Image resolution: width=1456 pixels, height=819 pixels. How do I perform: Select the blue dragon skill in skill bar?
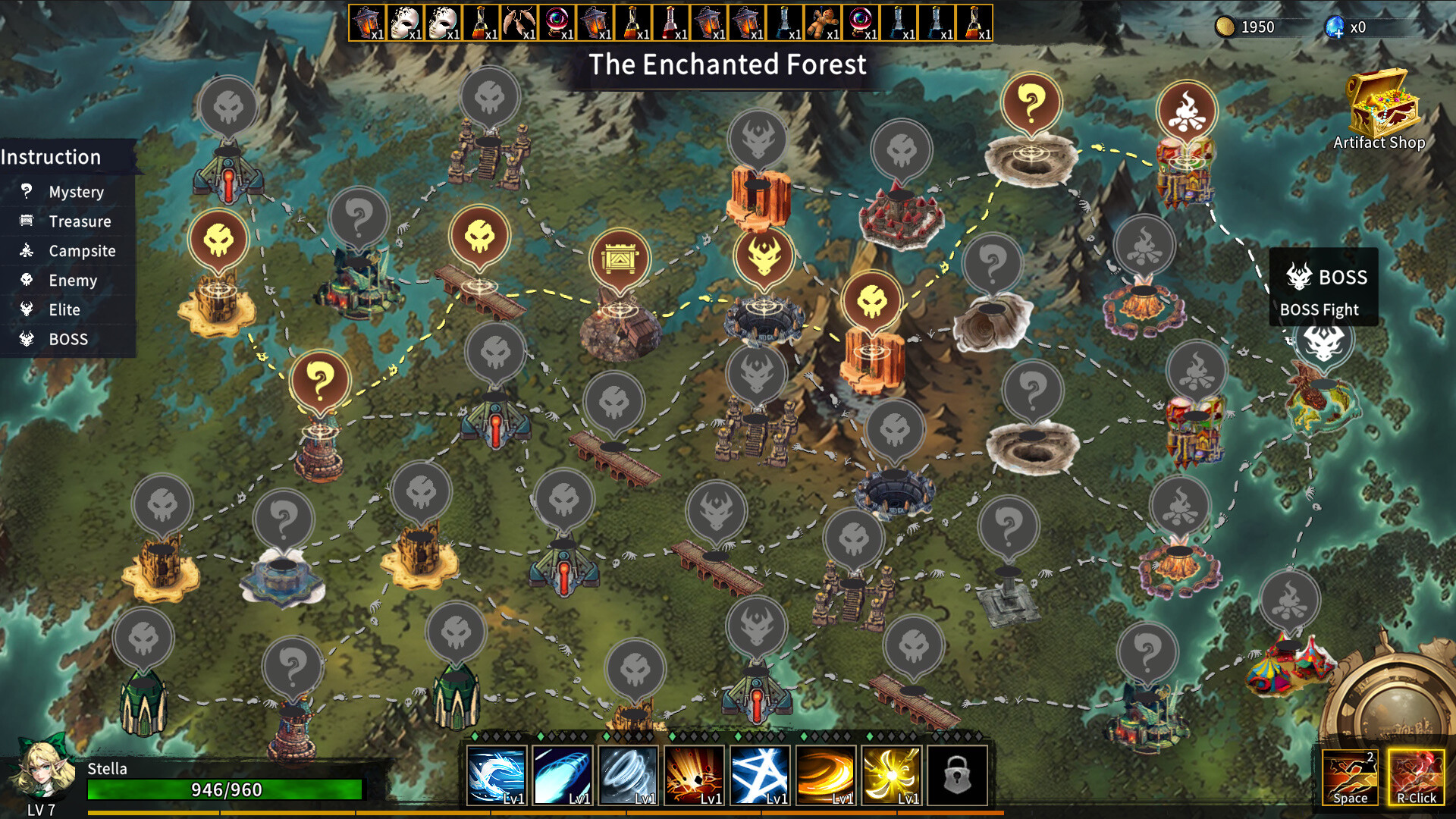click(497, 773)
